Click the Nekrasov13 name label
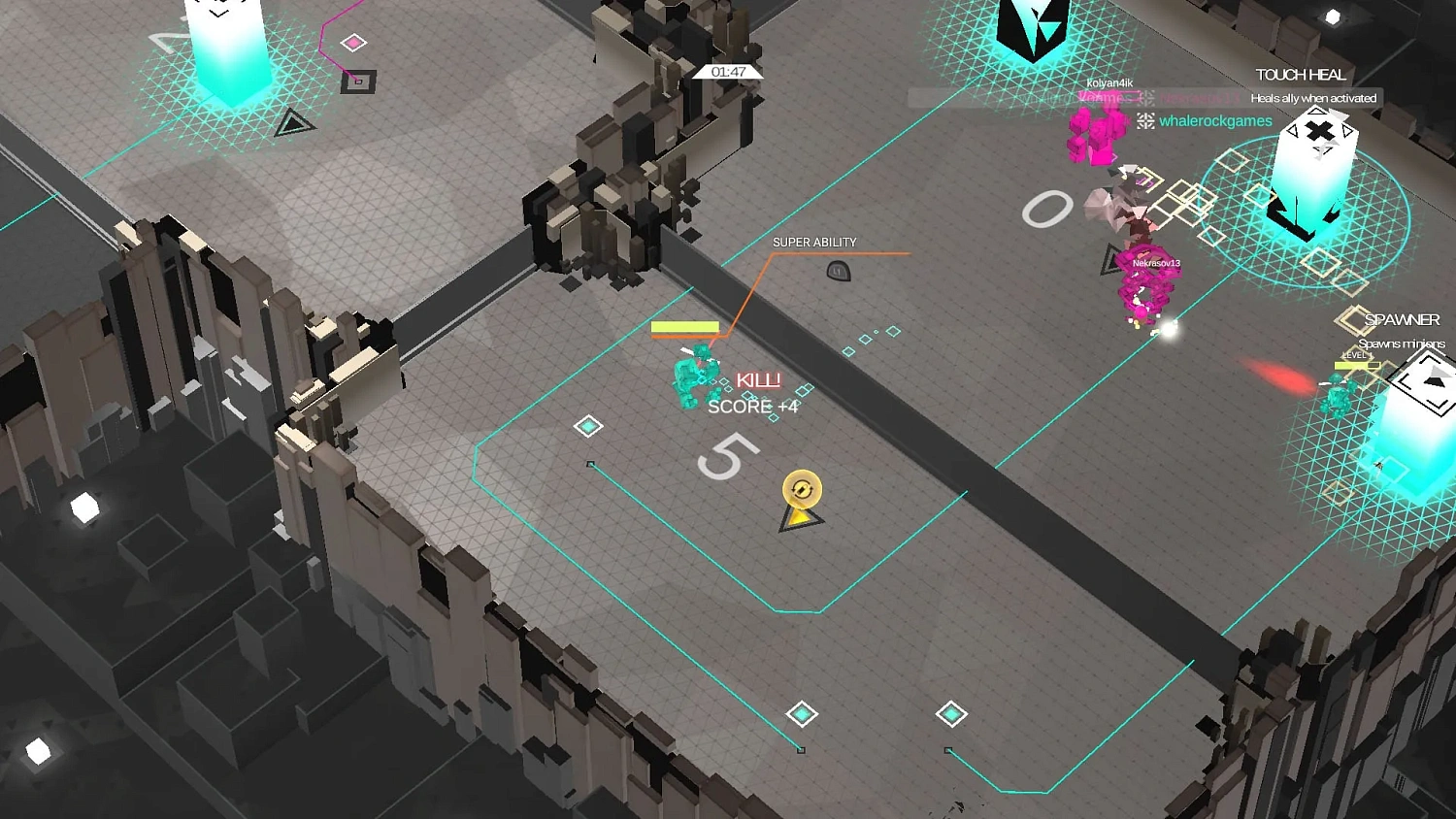This screenshot has height=819, width=1456. (1158, 262)
